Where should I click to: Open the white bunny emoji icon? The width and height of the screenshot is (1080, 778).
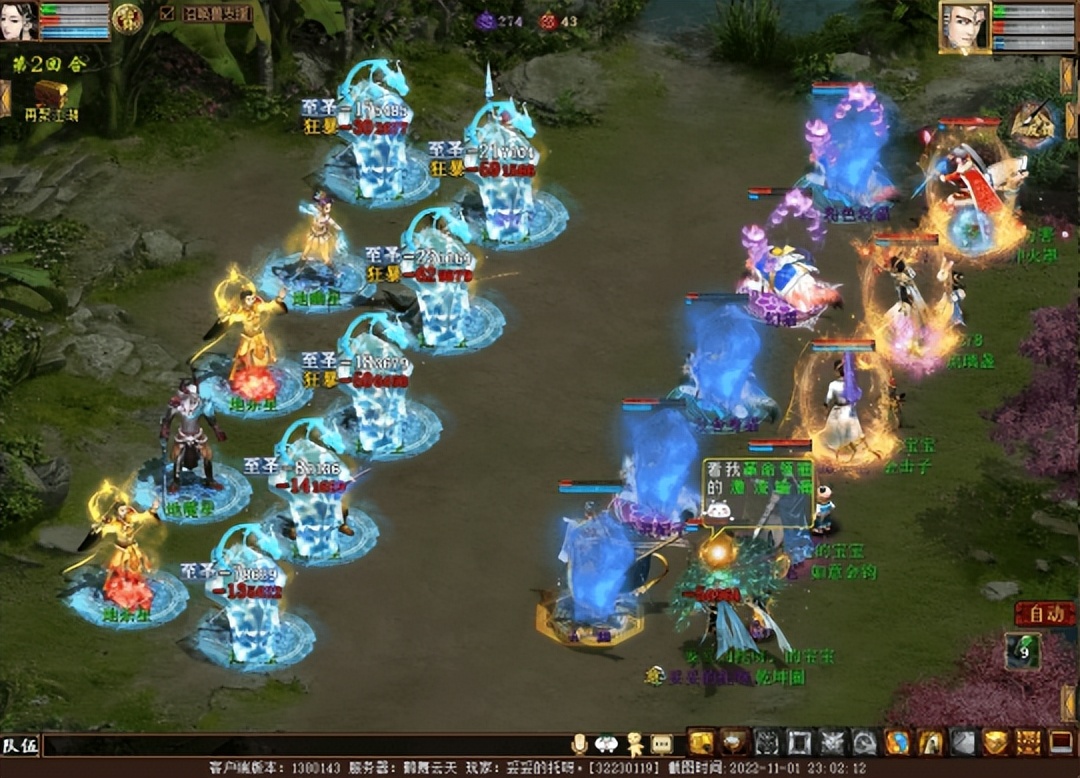[606, 744]
